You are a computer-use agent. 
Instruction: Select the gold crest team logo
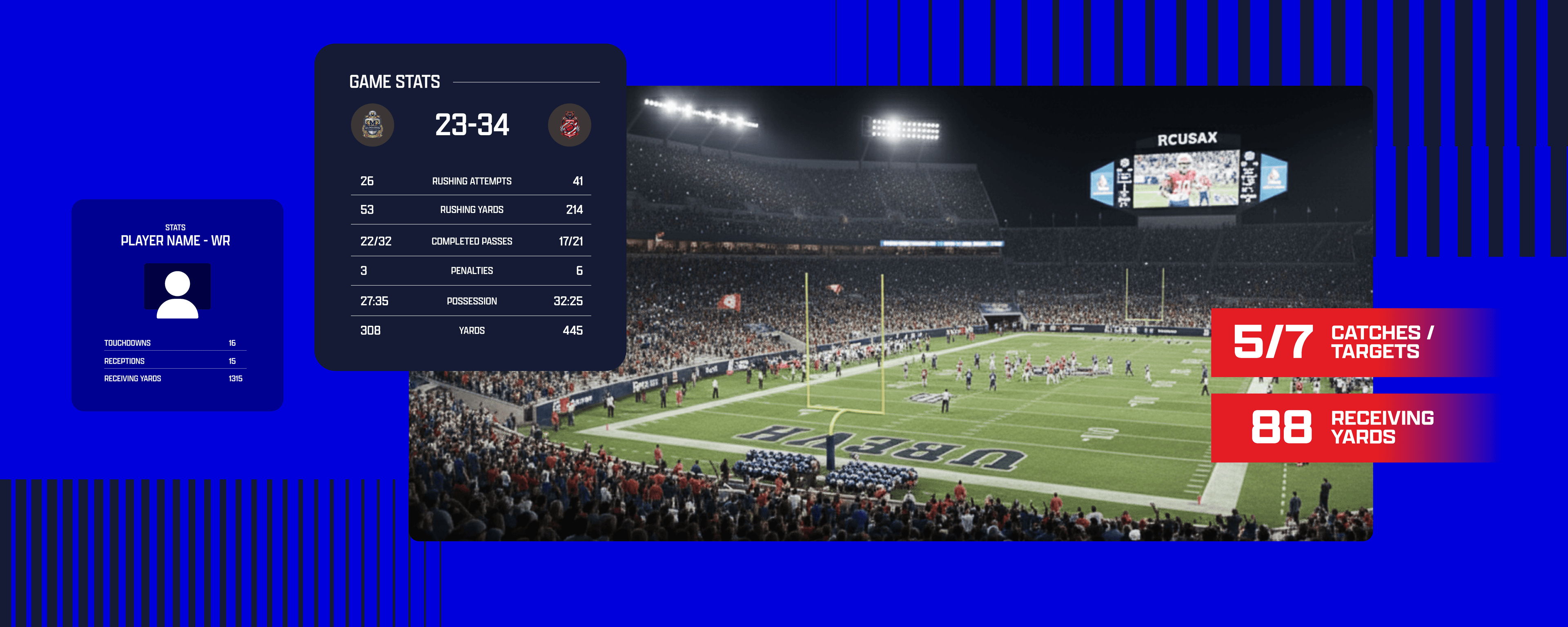pos(372,125)
